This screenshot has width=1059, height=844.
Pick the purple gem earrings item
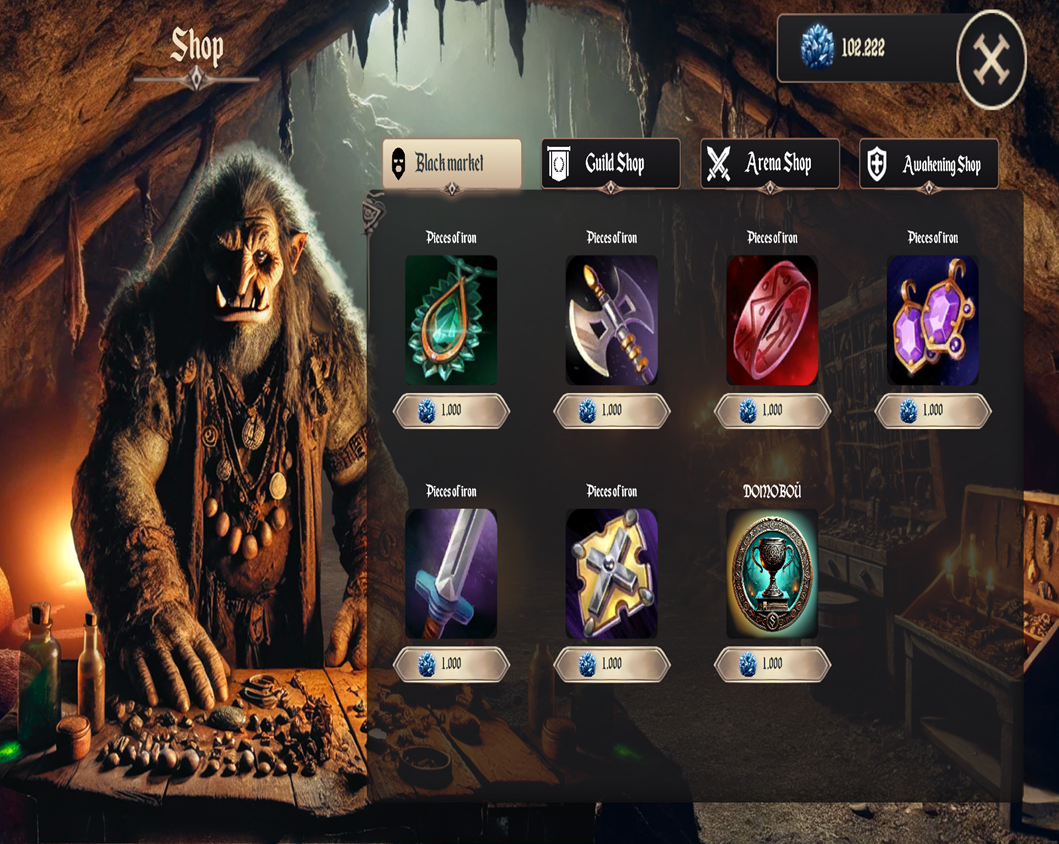[x=933, y=320]
